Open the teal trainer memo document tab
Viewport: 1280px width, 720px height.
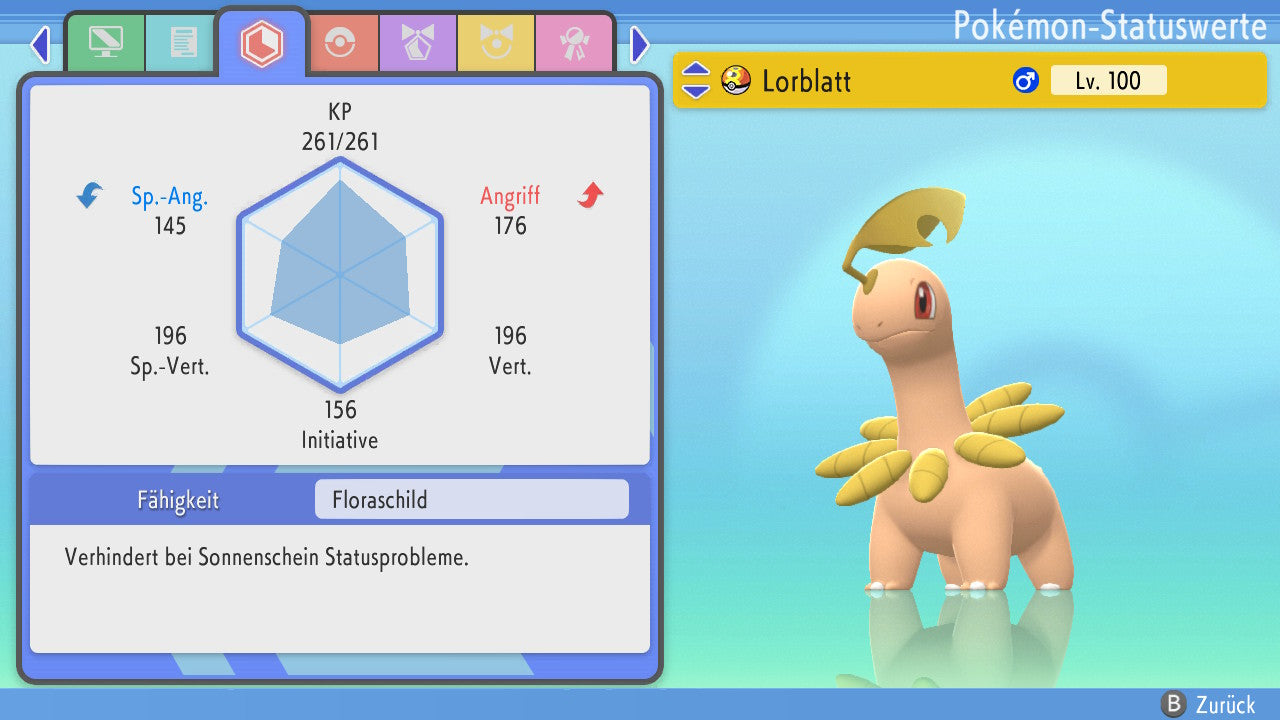183,43
